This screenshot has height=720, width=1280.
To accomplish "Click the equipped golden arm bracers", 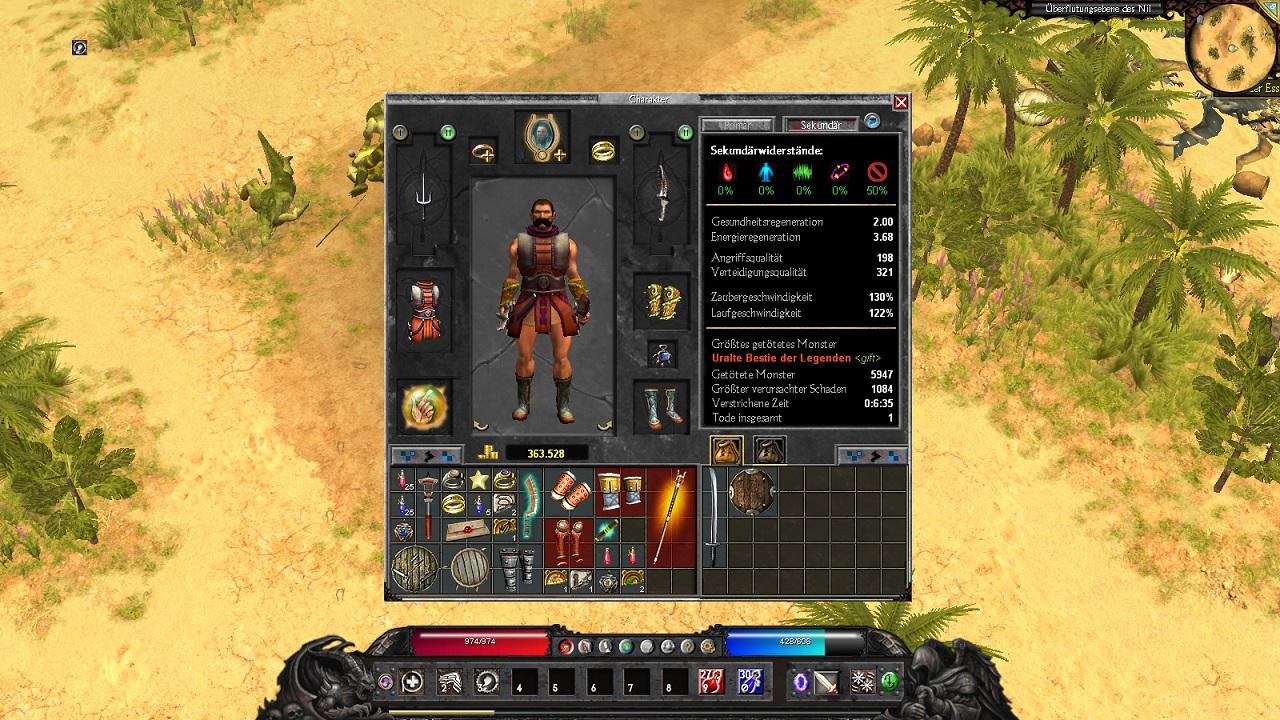I will (x=661, y=301).
